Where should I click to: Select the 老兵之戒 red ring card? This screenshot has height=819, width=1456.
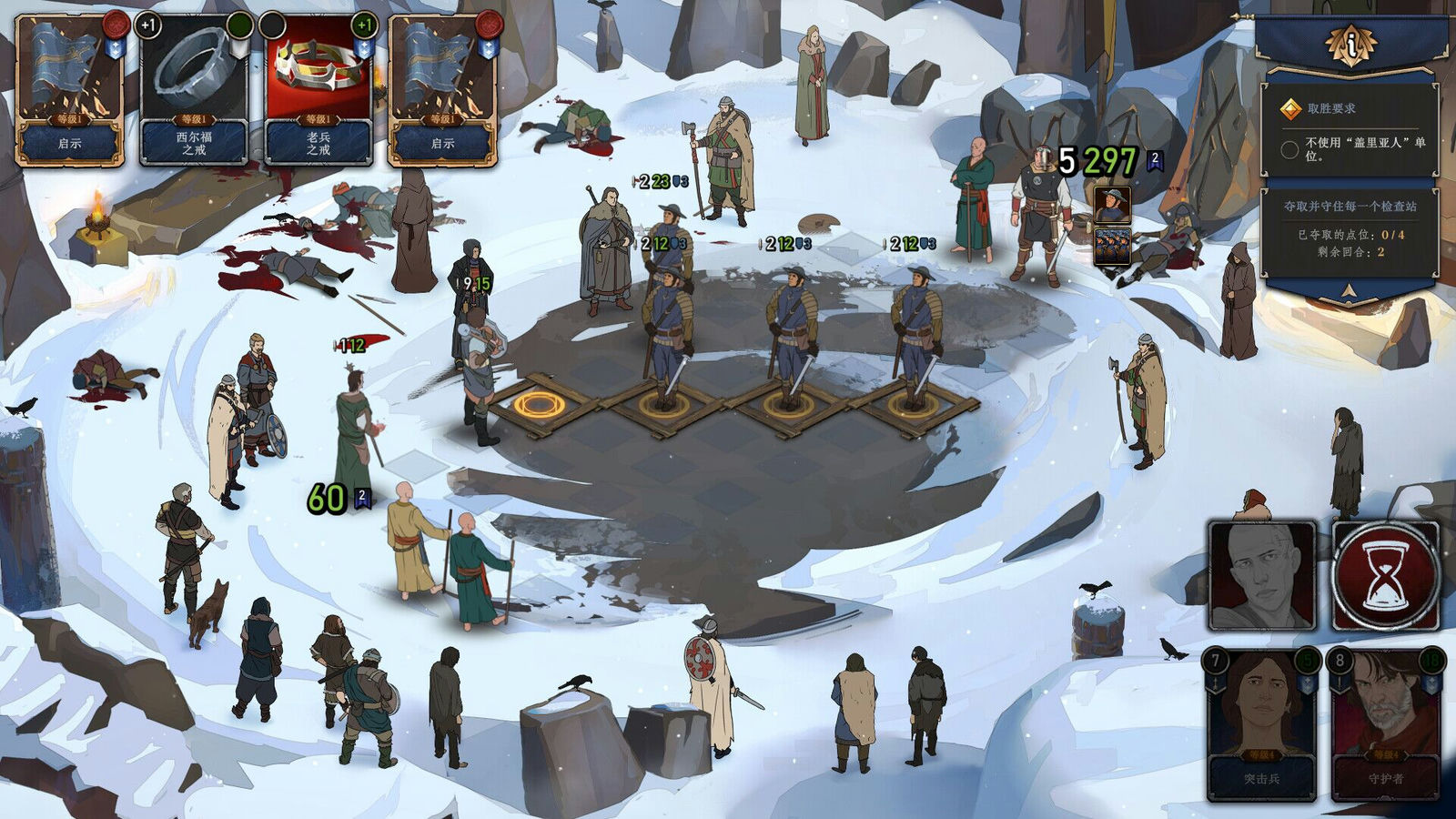(318, 89)
